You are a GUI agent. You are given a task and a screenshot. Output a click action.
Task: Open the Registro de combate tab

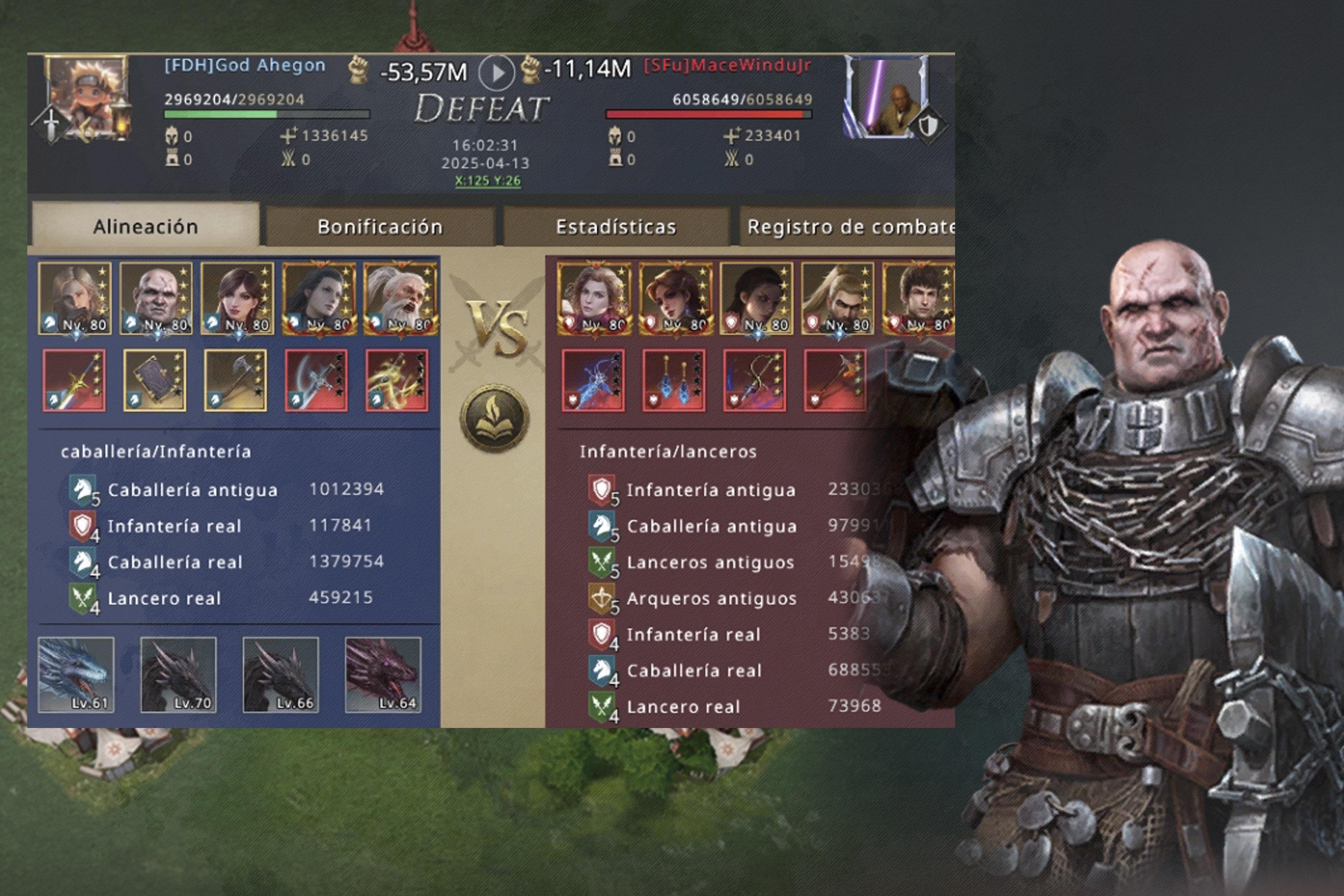(x=849, y=227)
